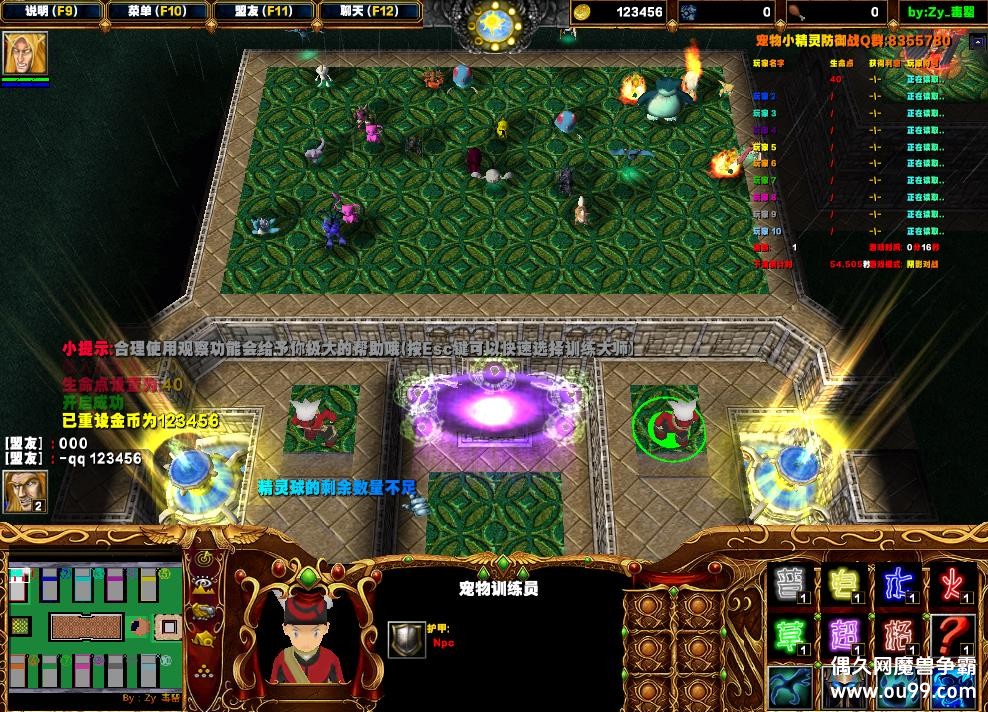Viewport: 988px width, 712px height.
Task: Toggle minimap ally color mode button
Action: point(205,611)
